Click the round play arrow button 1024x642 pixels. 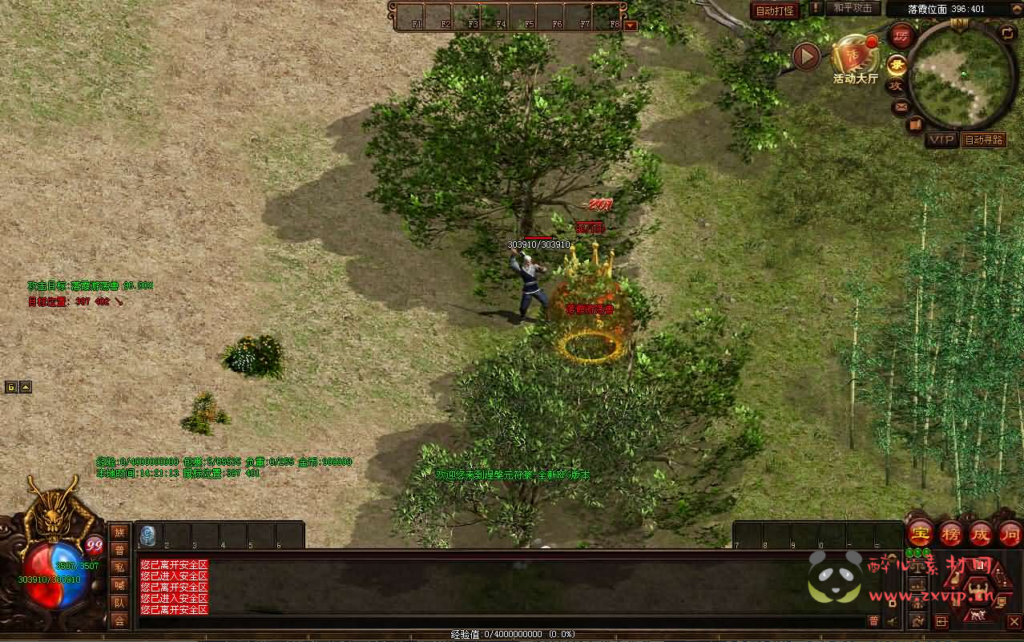click(806, 56)
